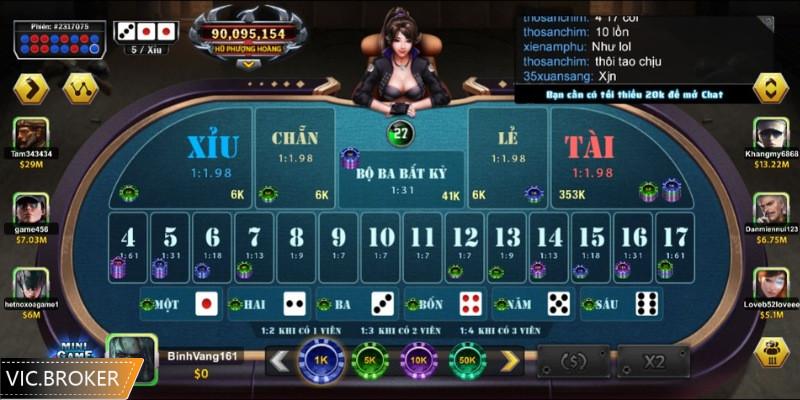Select the SÁU six-face dice bet
800x400 pixels.
(619, 304)
